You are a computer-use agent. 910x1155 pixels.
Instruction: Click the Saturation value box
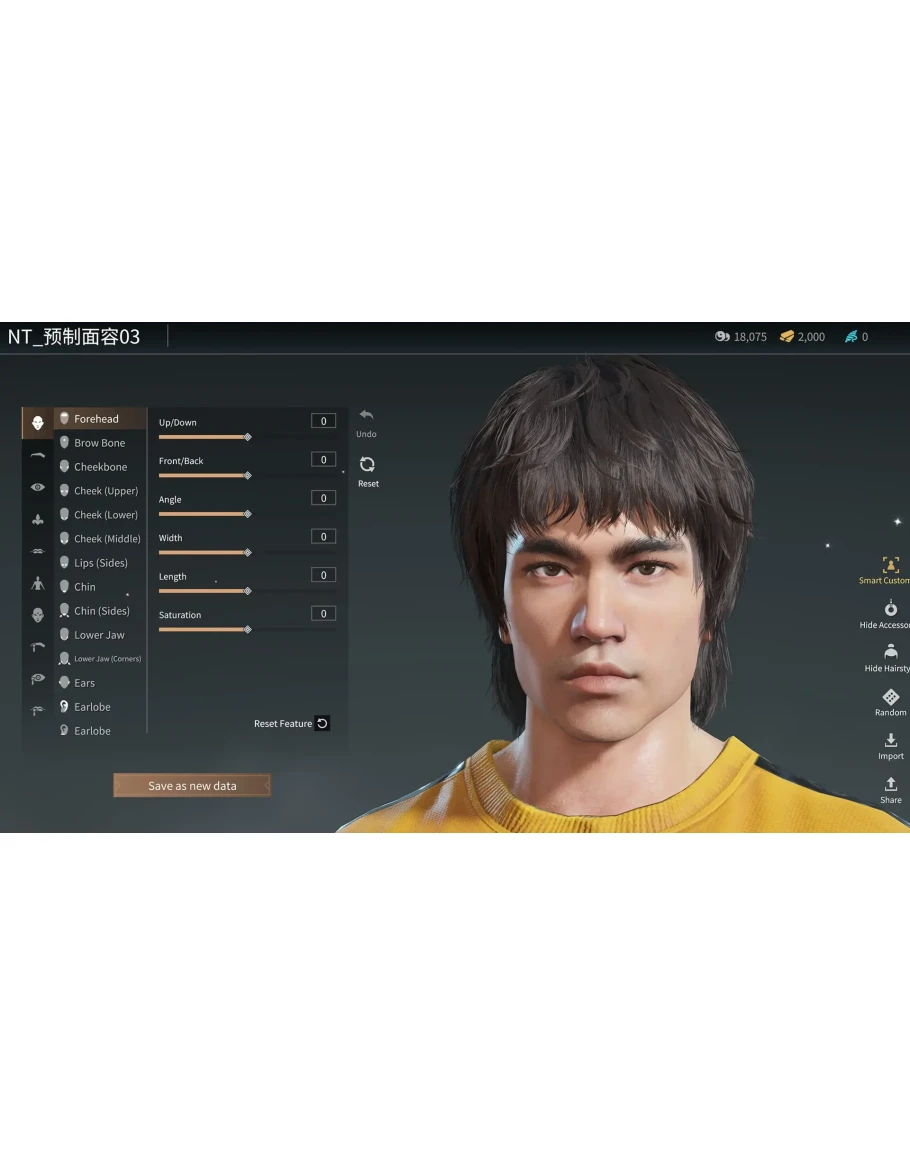(x=323, y=614)
